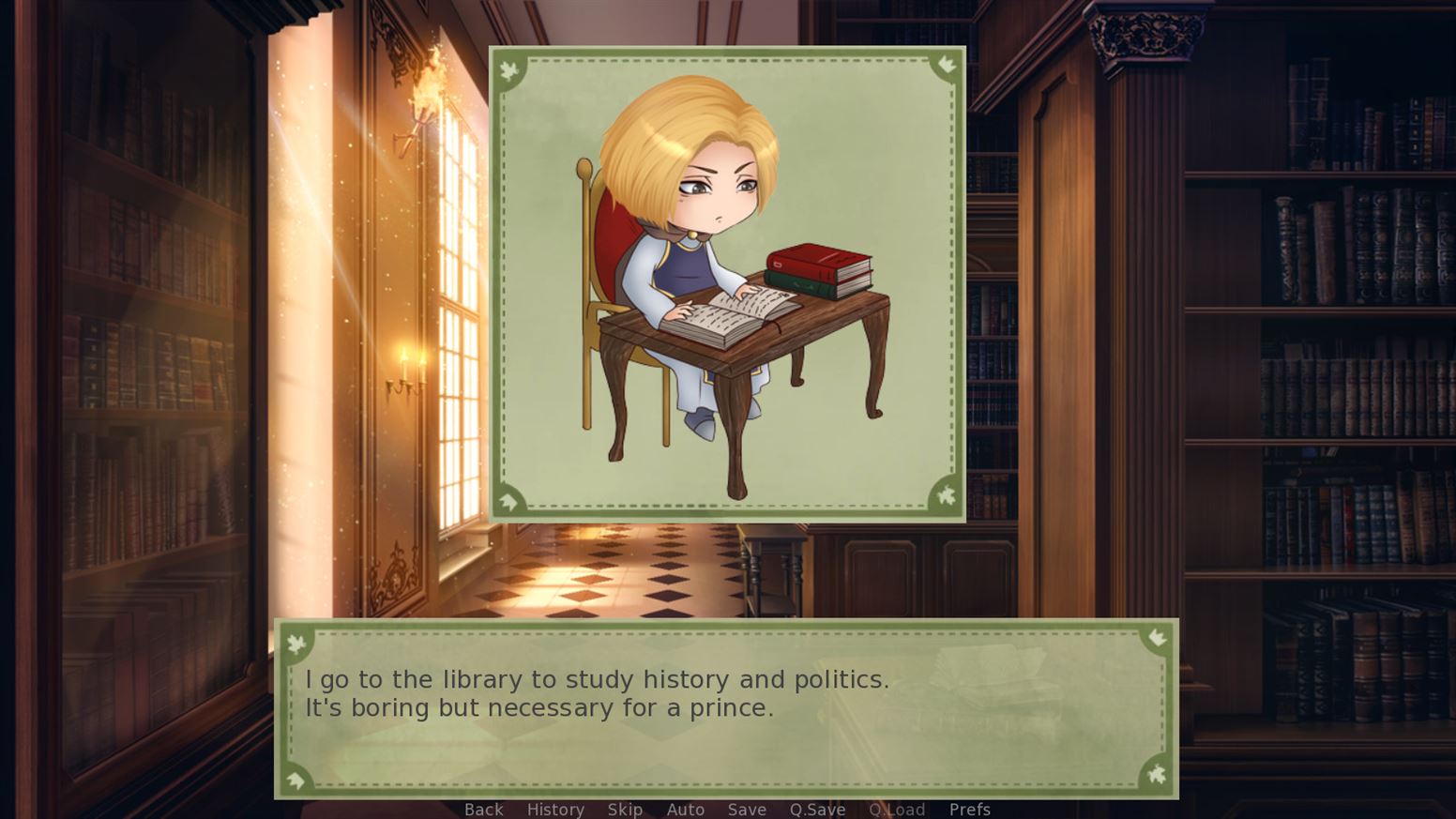Open the Prefs settings
Viewport: 1456px width, 819px height.
pos(969,809)
